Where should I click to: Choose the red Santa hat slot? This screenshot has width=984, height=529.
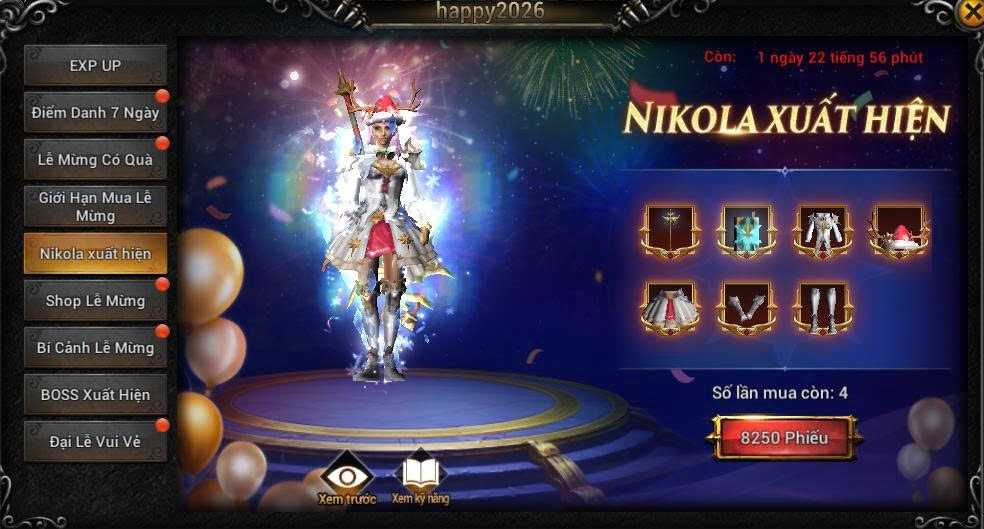point(899,231)
